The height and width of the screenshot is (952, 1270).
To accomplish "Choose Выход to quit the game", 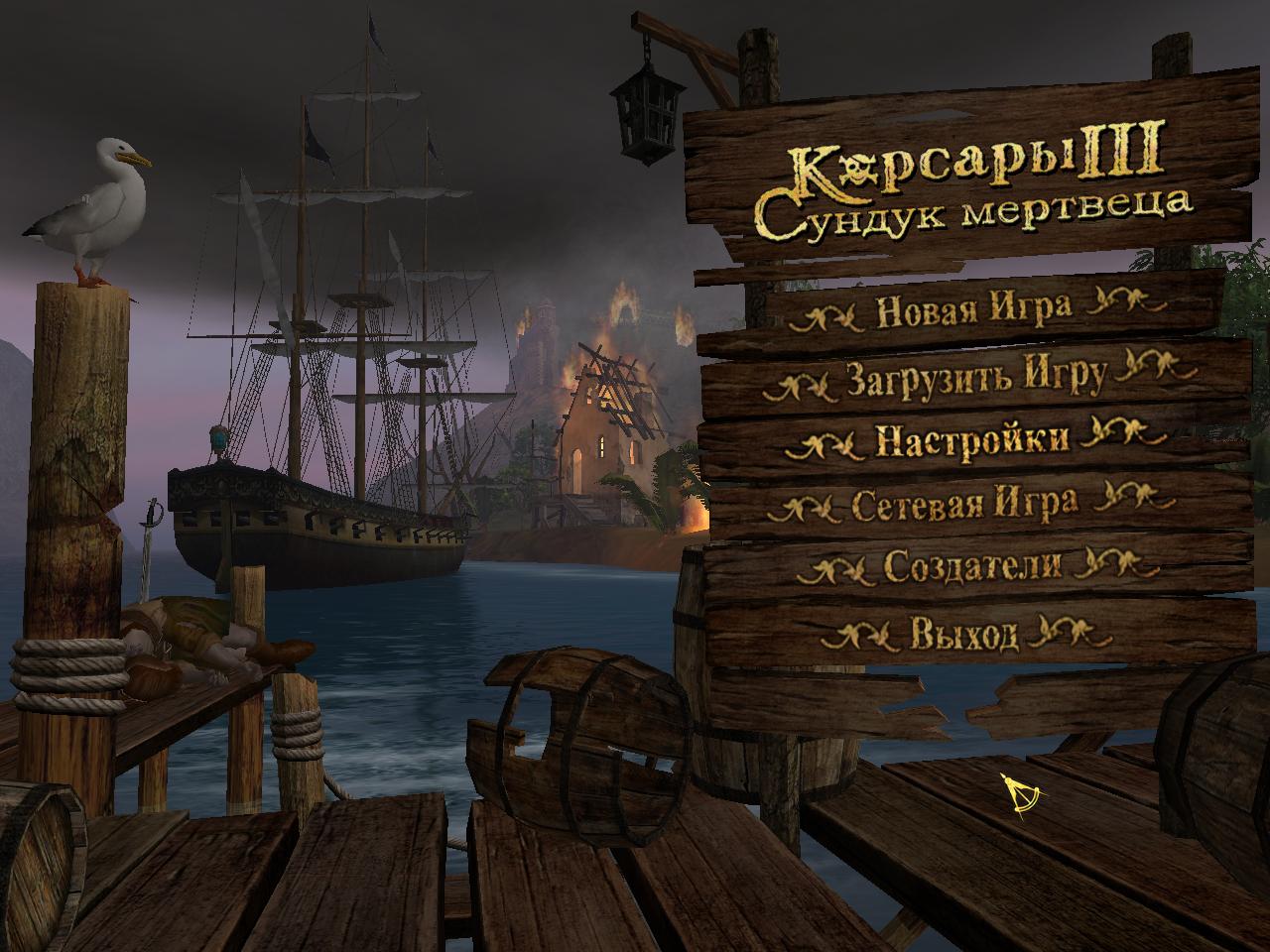I will click(x=964, y=633).
